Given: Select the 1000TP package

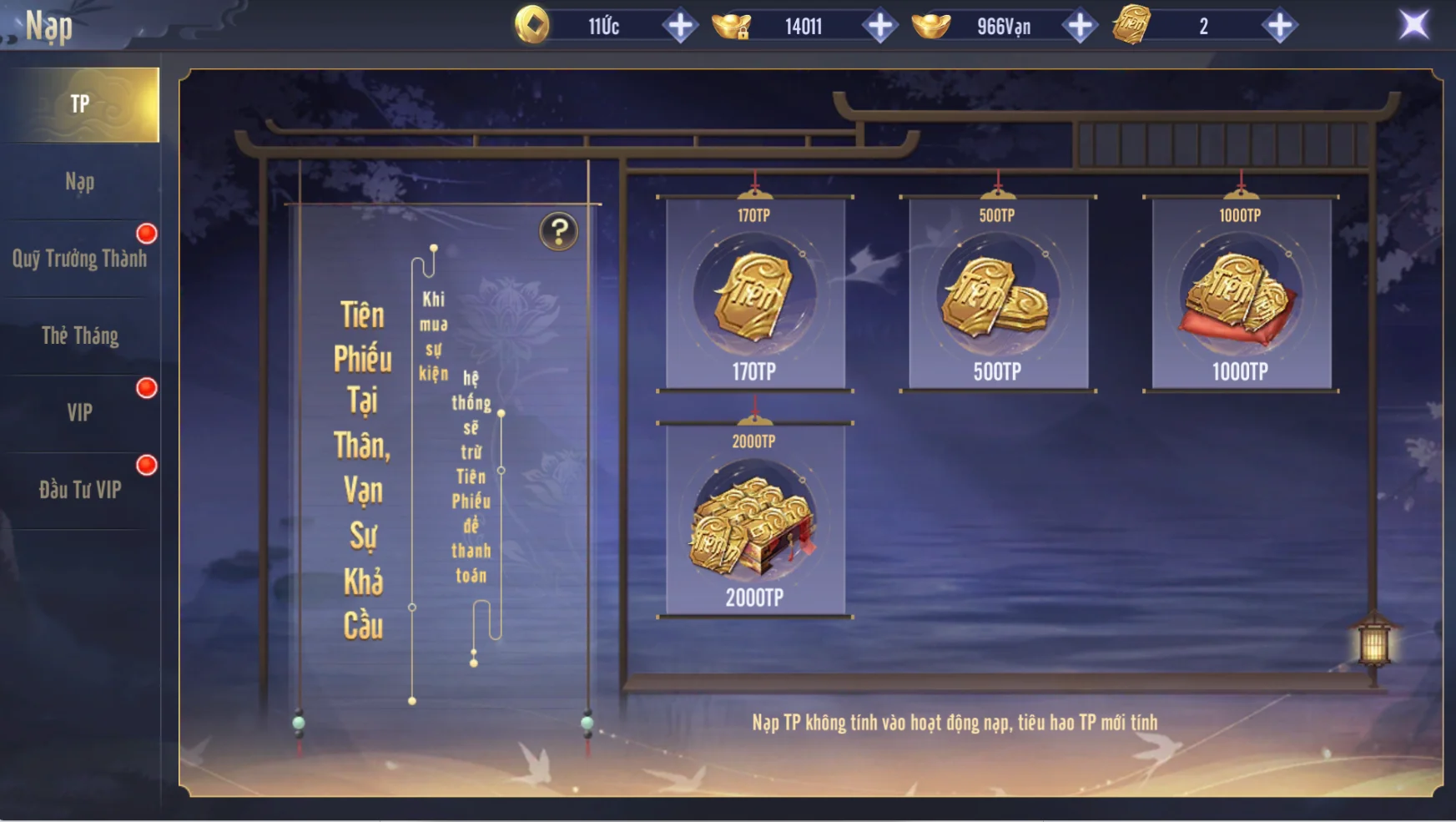Looking at the screenshot, I should tap(1241, 294).
